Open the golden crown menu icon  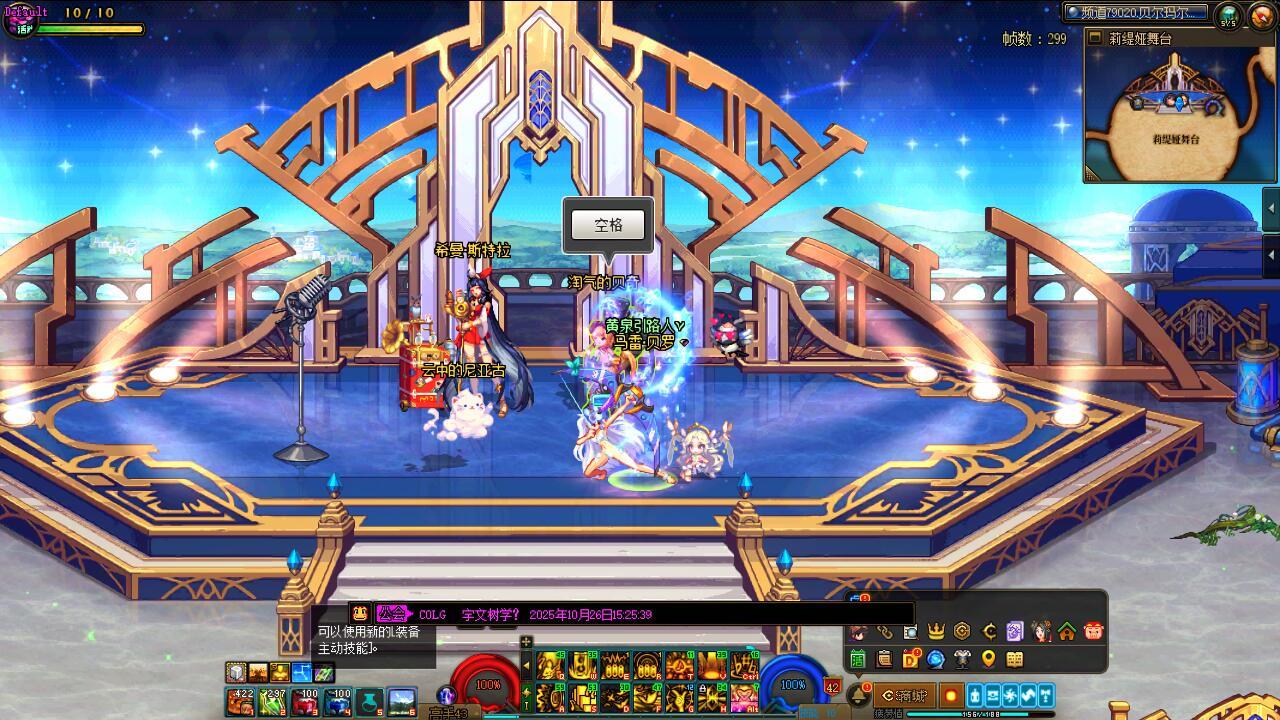point(936,631)
